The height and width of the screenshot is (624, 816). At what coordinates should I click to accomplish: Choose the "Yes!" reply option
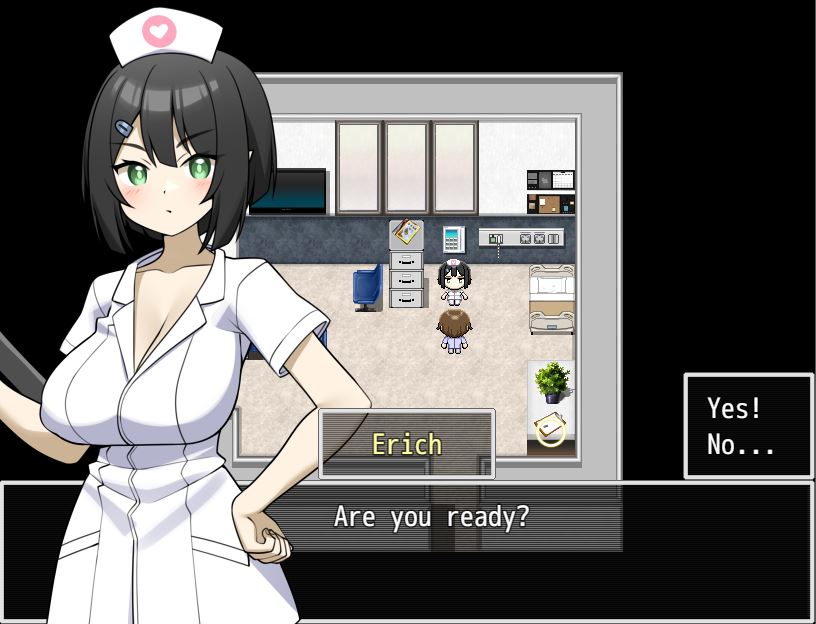click(x=735, y=408)
